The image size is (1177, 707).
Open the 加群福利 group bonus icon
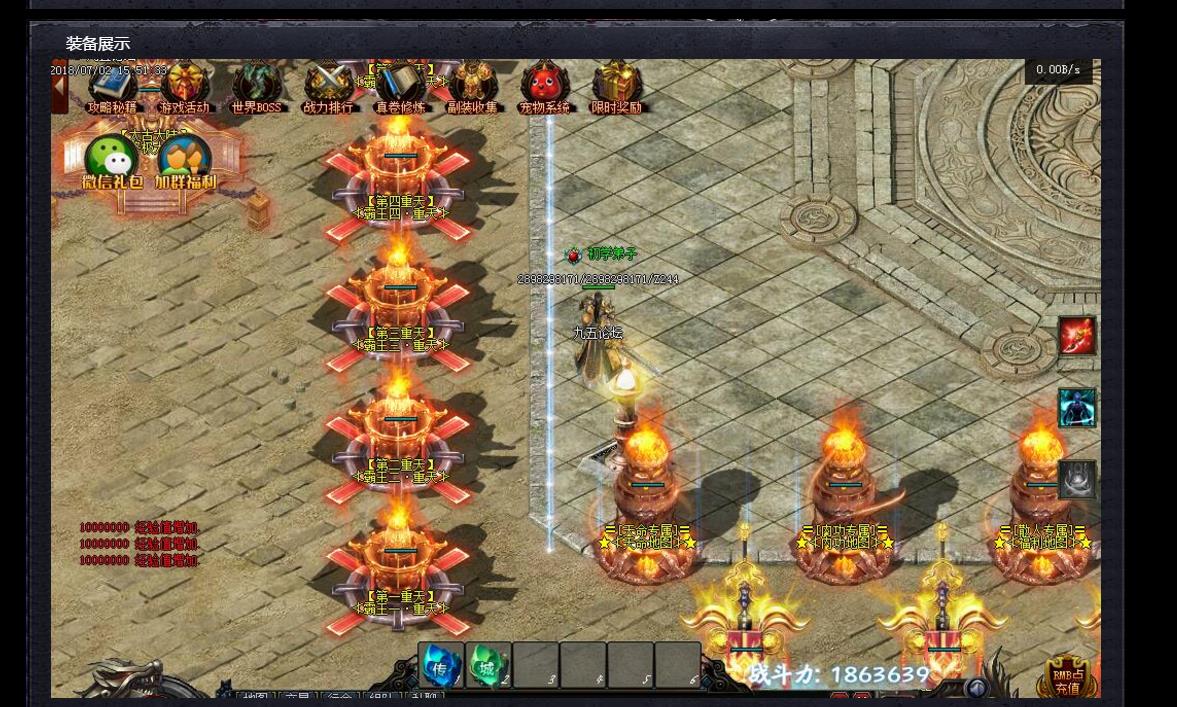click(x=185, y=161)
